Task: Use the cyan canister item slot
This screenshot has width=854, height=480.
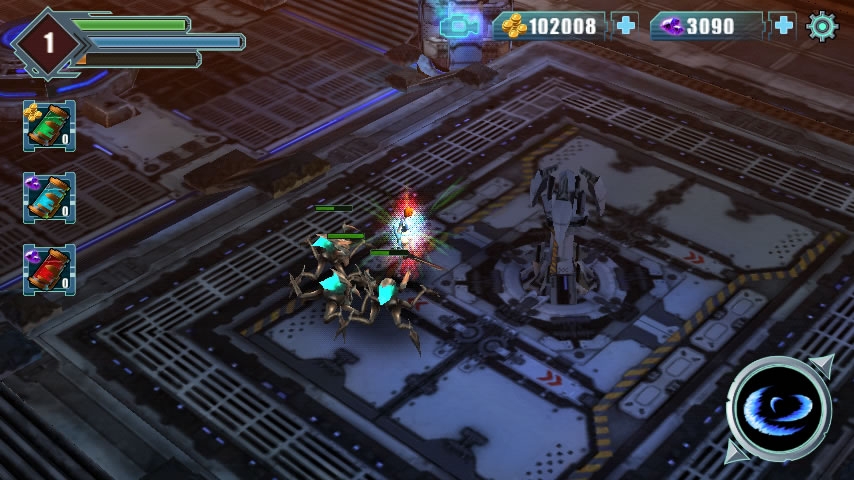Action: (49, 198)
